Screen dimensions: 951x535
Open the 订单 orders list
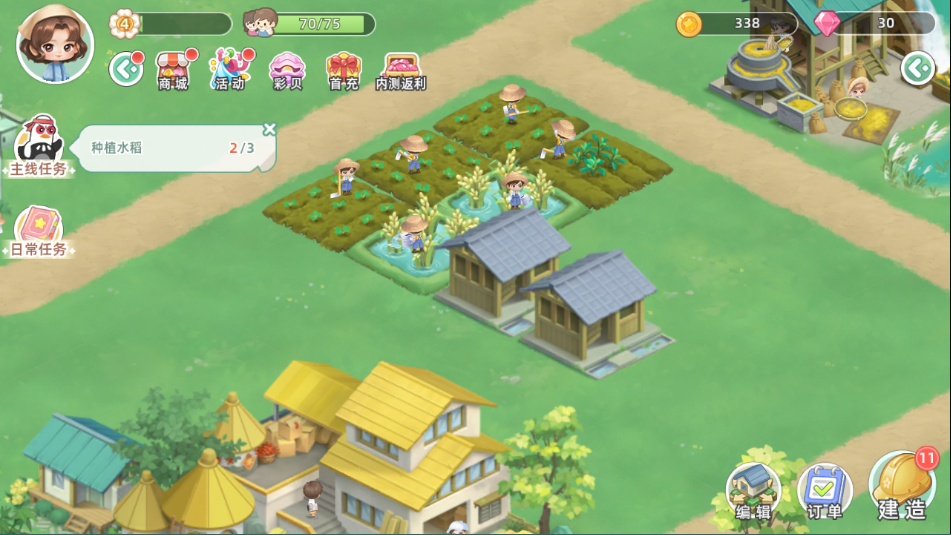pyautogui.click(x=824, y=491)
